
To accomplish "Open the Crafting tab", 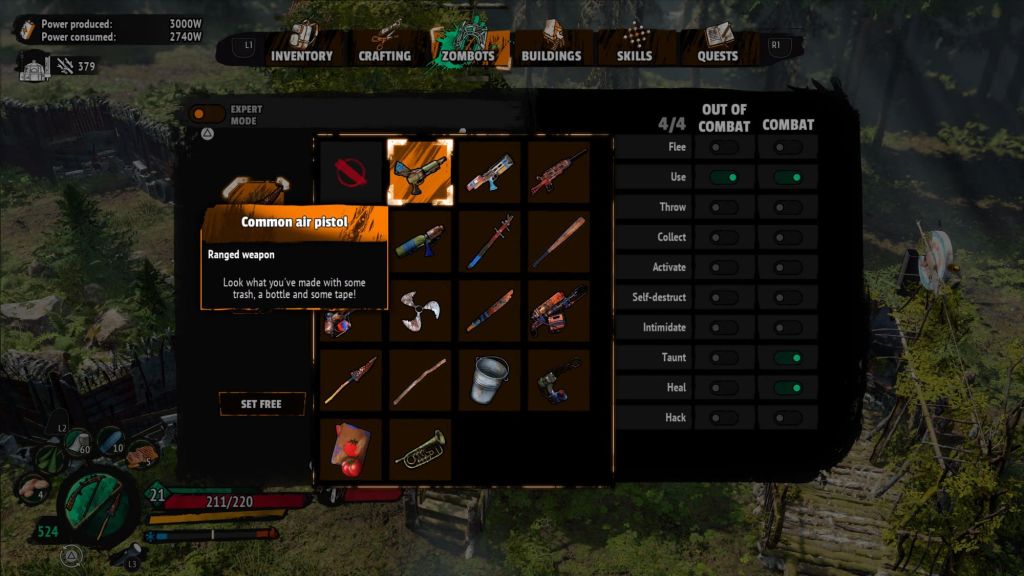I will coord(384,55).
